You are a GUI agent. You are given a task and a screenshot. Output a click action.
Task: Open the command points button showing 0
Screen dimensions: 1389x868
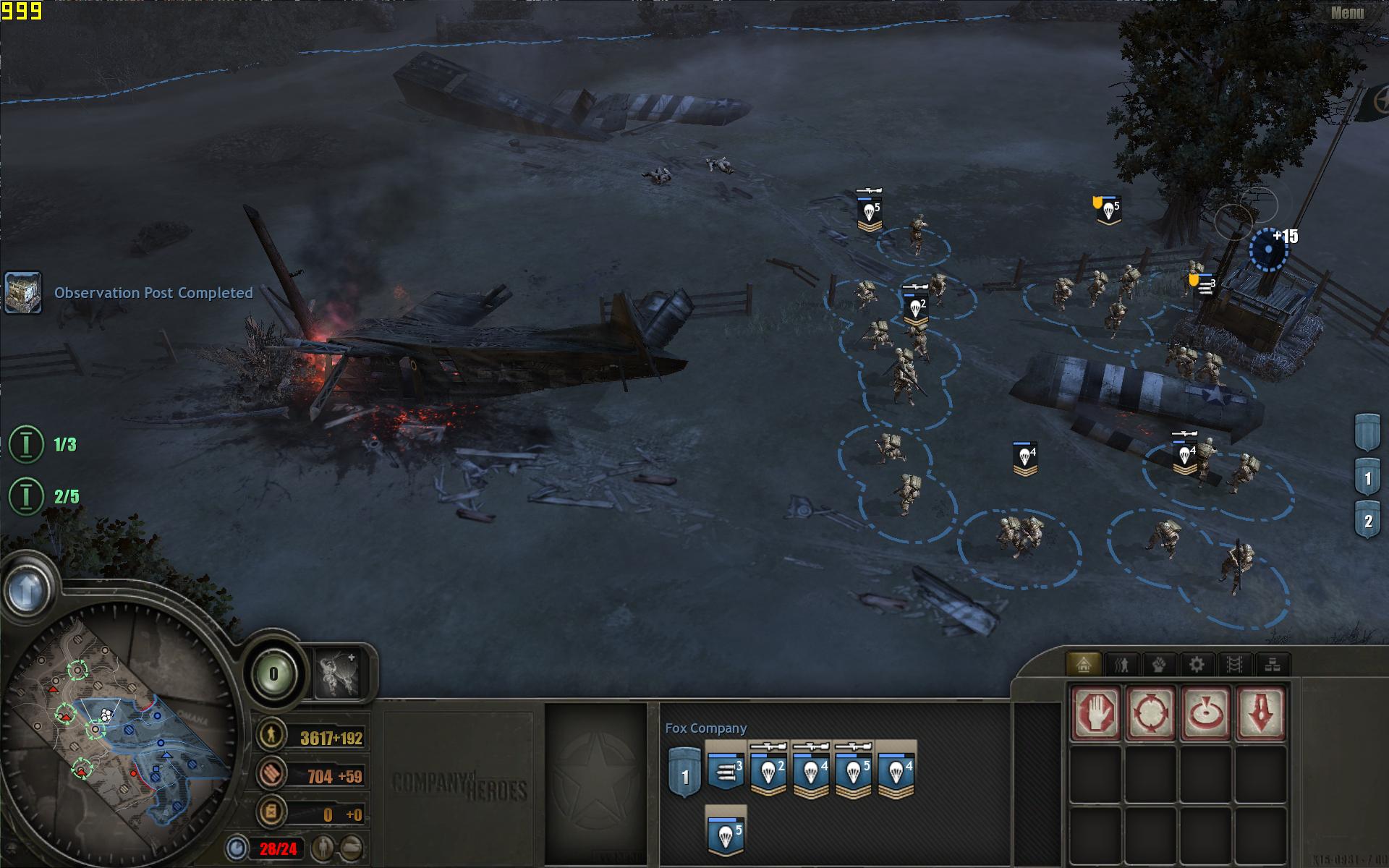coord(273,675)
